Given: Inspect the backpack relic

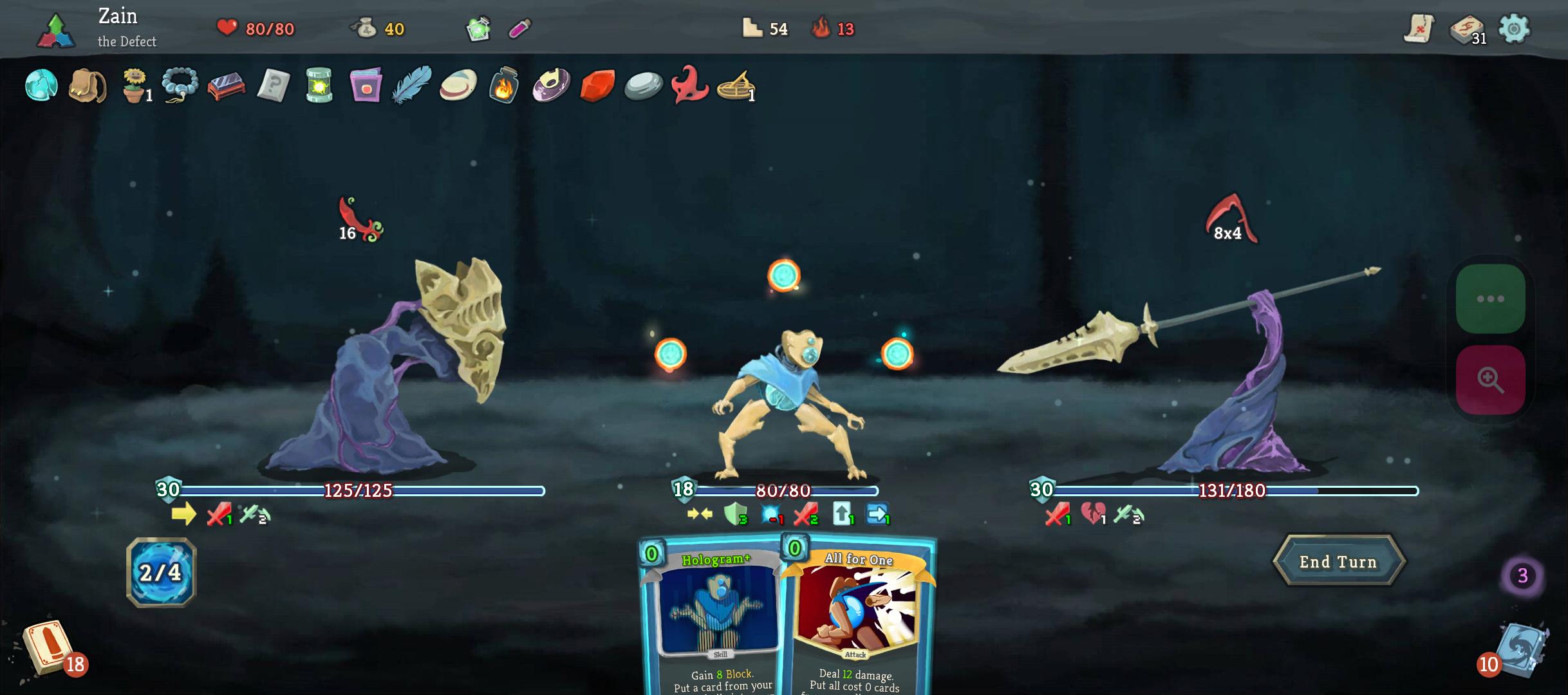Looking at the screenshot, I should pyautogui.click(x=87, y=86).
